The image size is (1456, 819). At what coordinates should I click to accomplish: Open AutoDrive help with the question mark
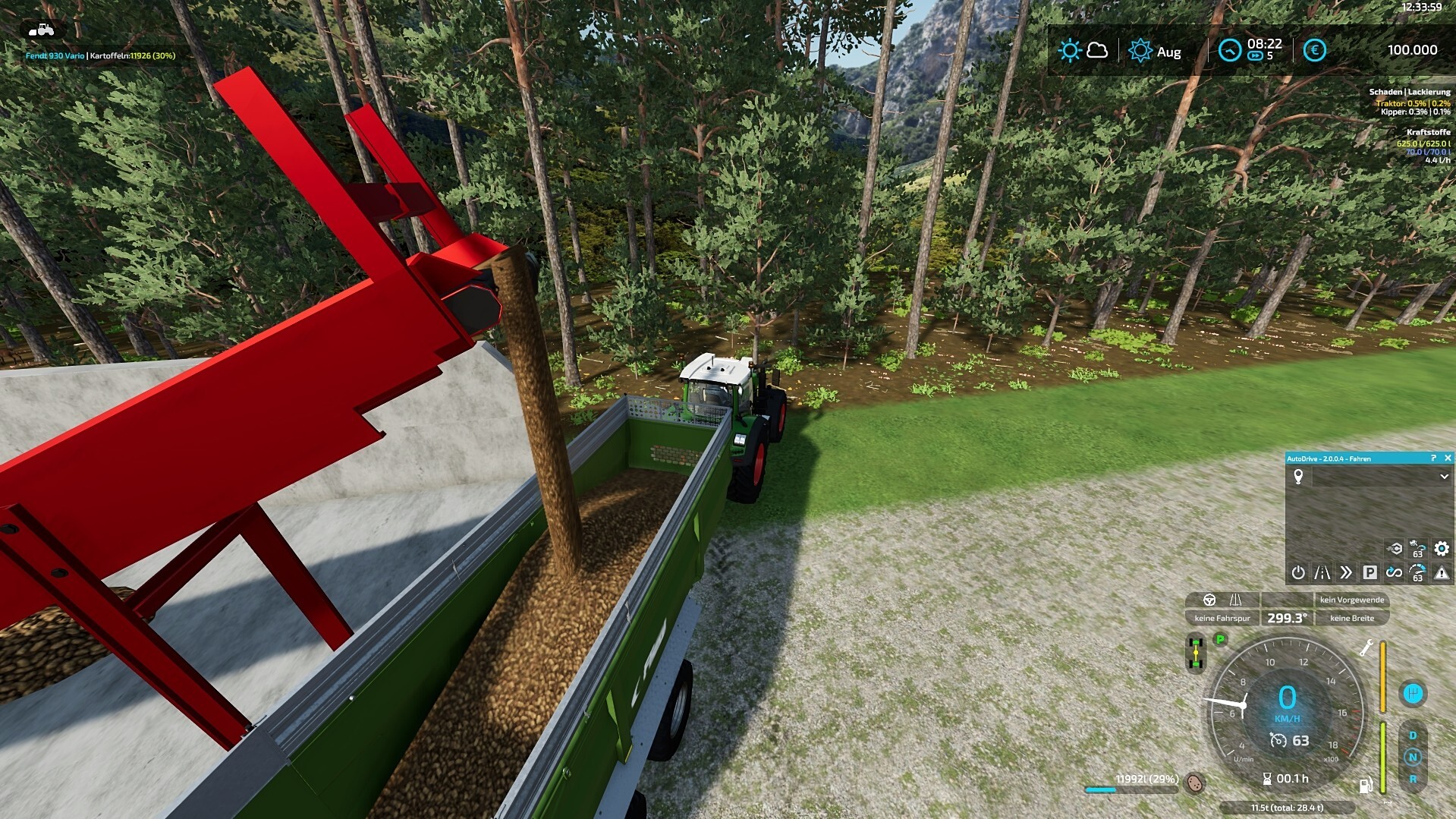[x=1433, y=458]
